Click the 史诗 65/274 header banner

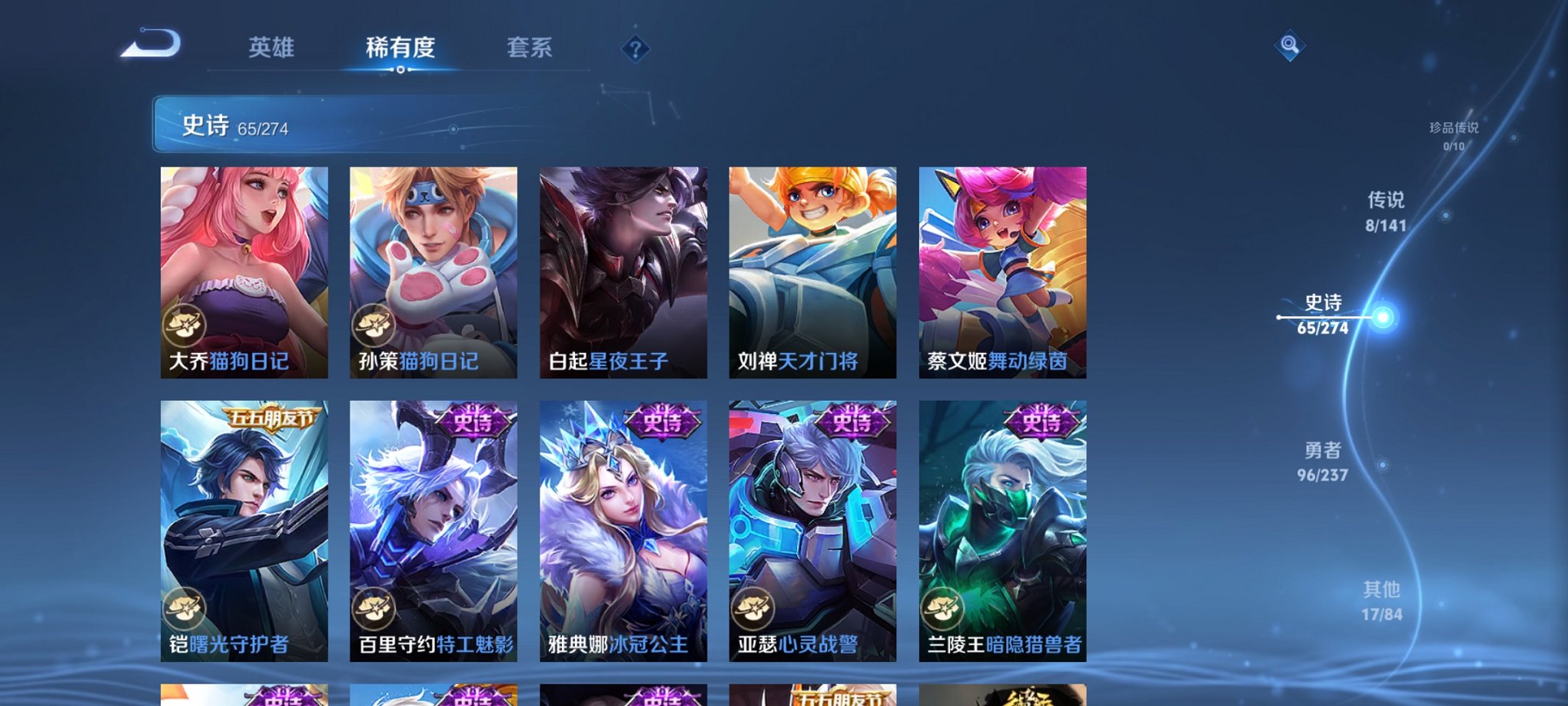(307, 125)
